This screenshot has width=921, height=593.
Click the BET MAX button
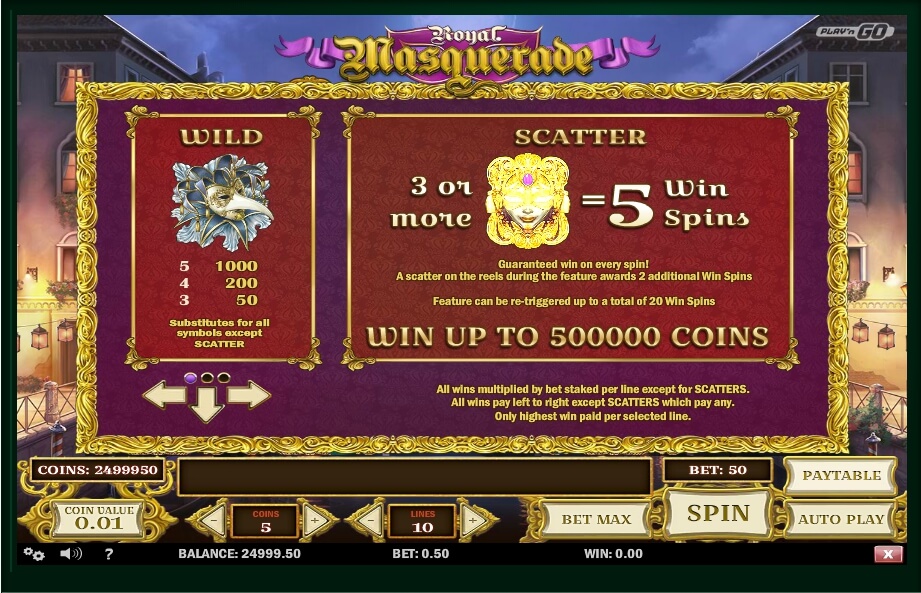(596, 519)
